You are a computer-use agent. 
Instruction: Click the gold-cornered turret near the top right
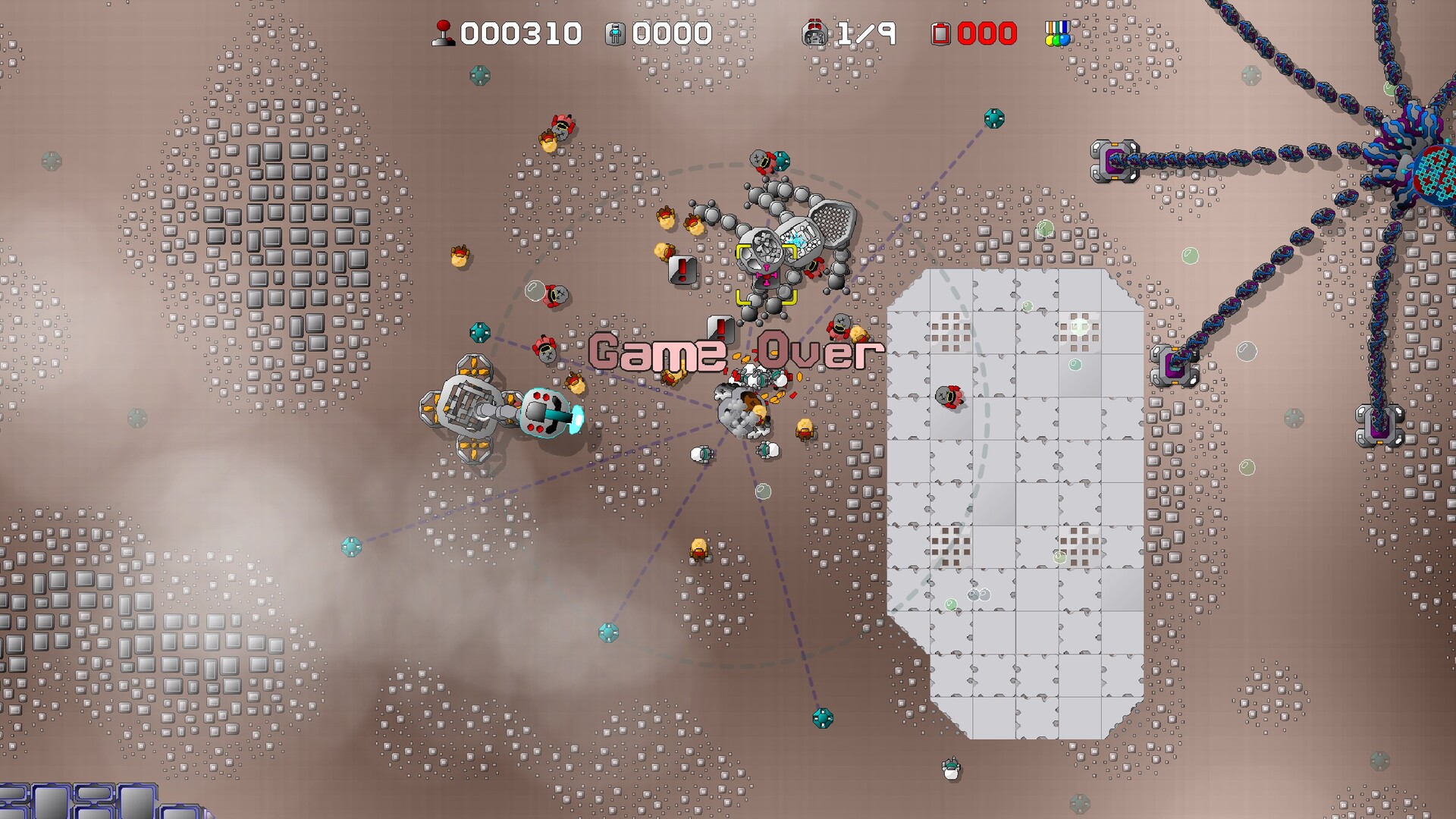[x=1114, y=159]
